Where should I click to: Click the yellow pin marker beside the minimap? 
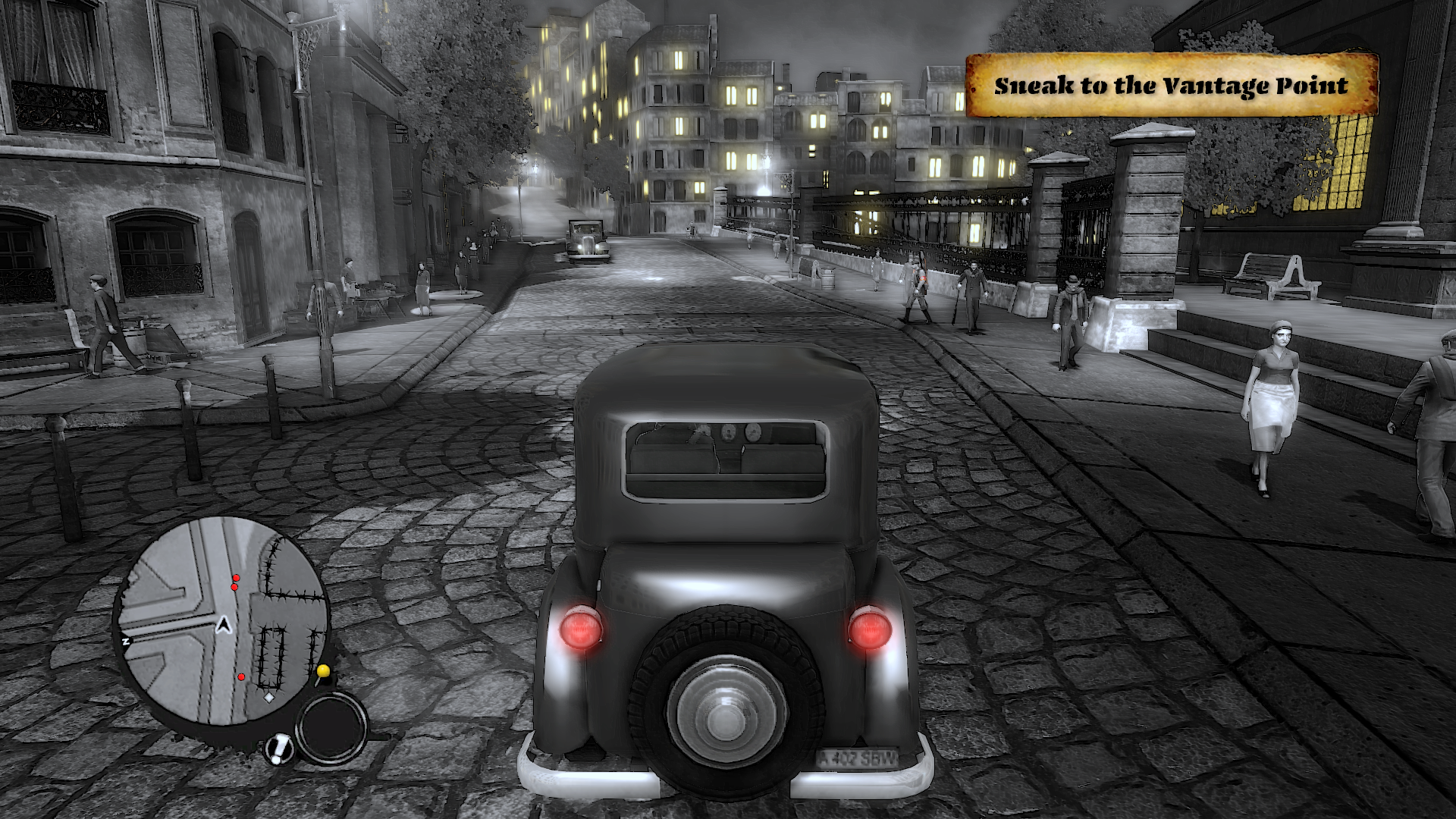pyautogui.click(x=323, y=671)
